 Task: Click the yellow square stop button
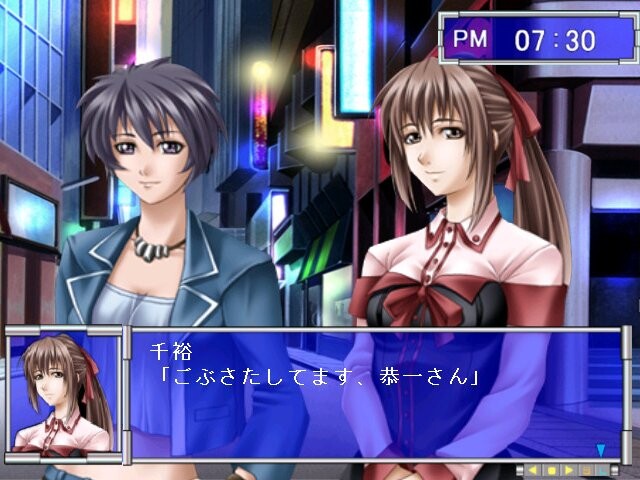551,470
